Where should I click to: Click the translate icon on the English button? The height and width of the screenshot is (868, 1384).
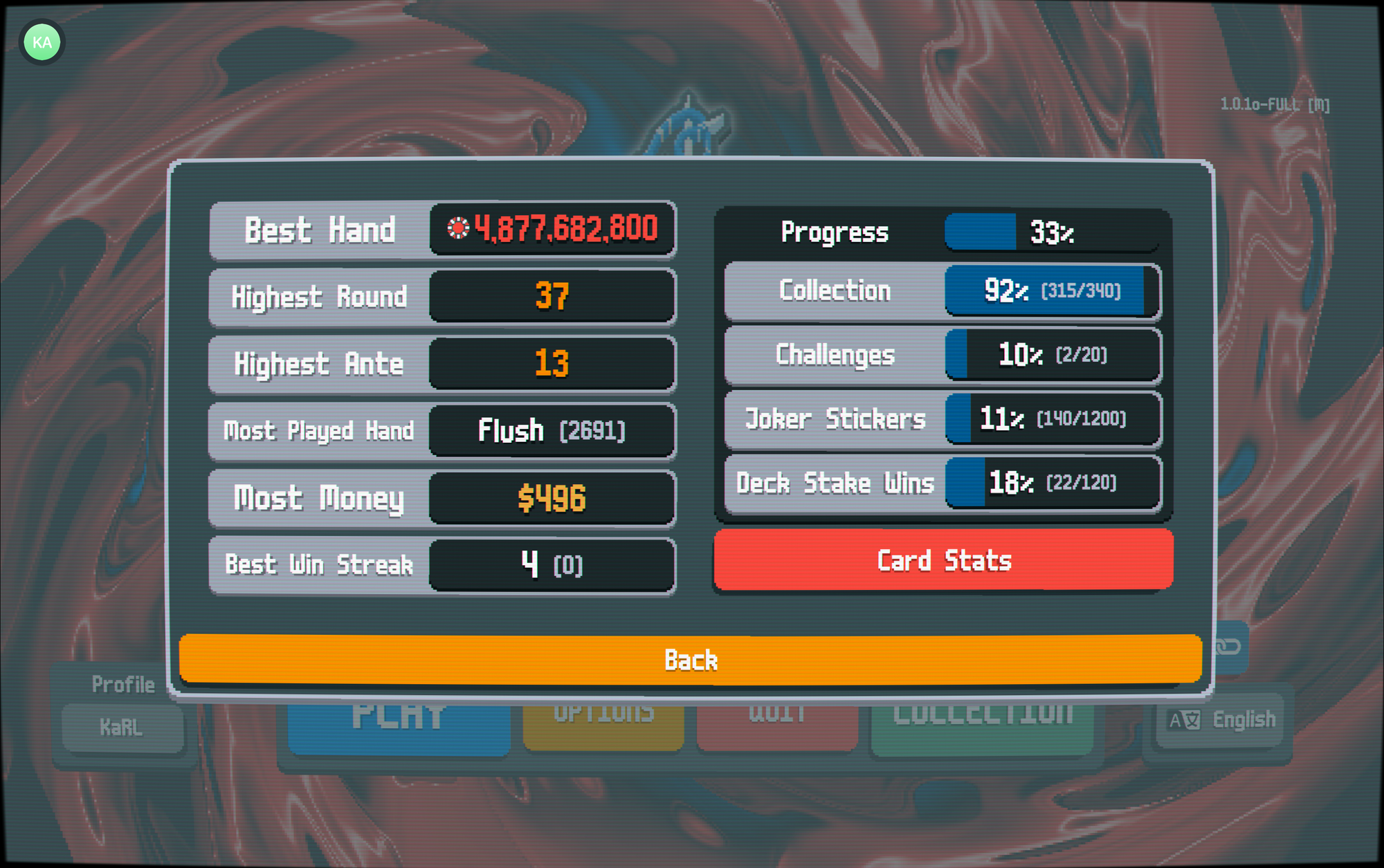1183,719
